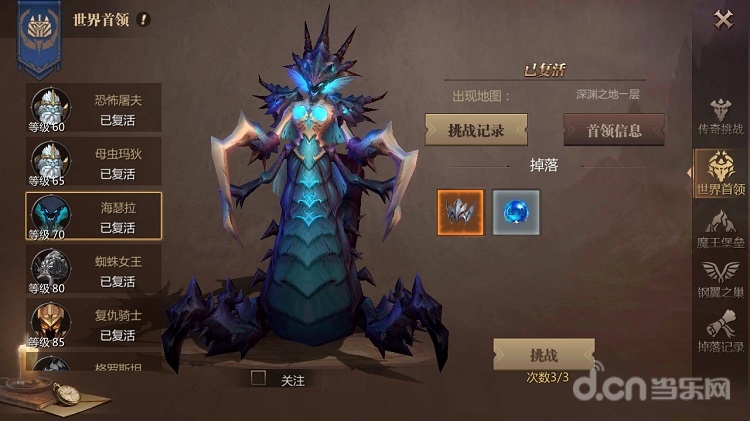The height and width of the screenshot is (421, 750).
Task: Pick boss 蜘蛛女王 level 80
Action: tap(93, 272)
